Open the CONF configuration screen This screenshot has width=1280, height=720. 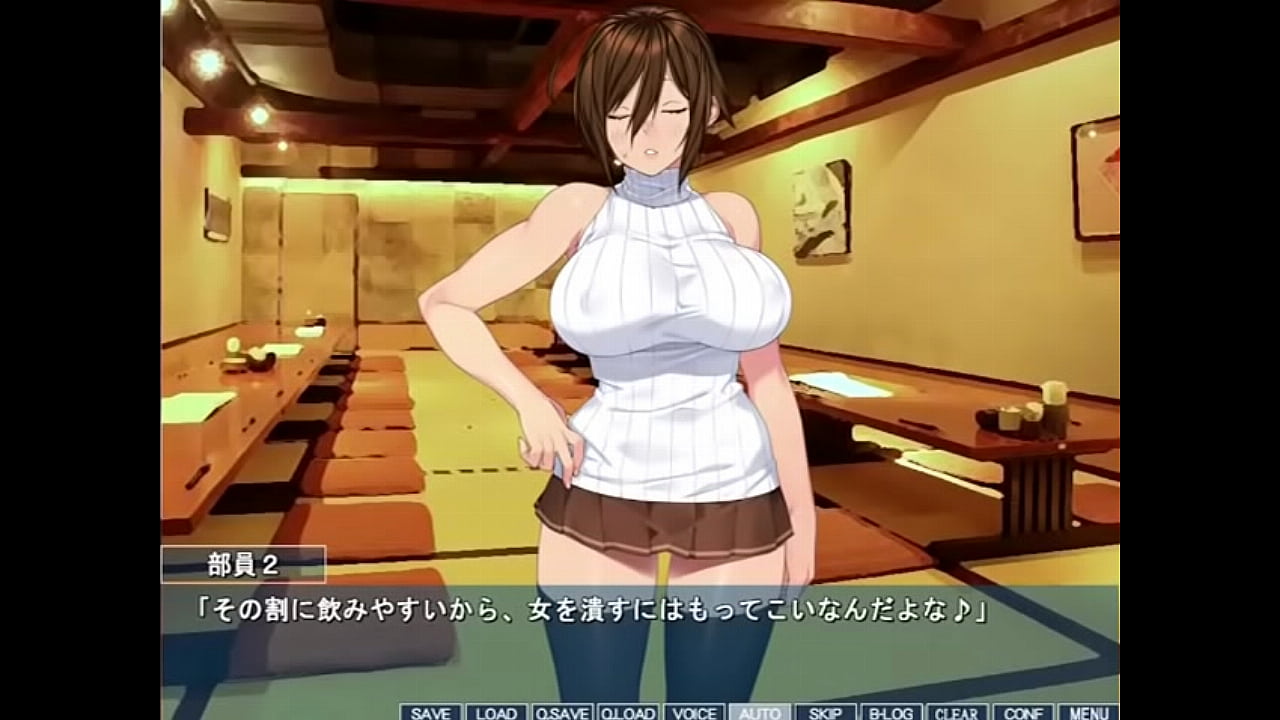[x=1022, y=711]
